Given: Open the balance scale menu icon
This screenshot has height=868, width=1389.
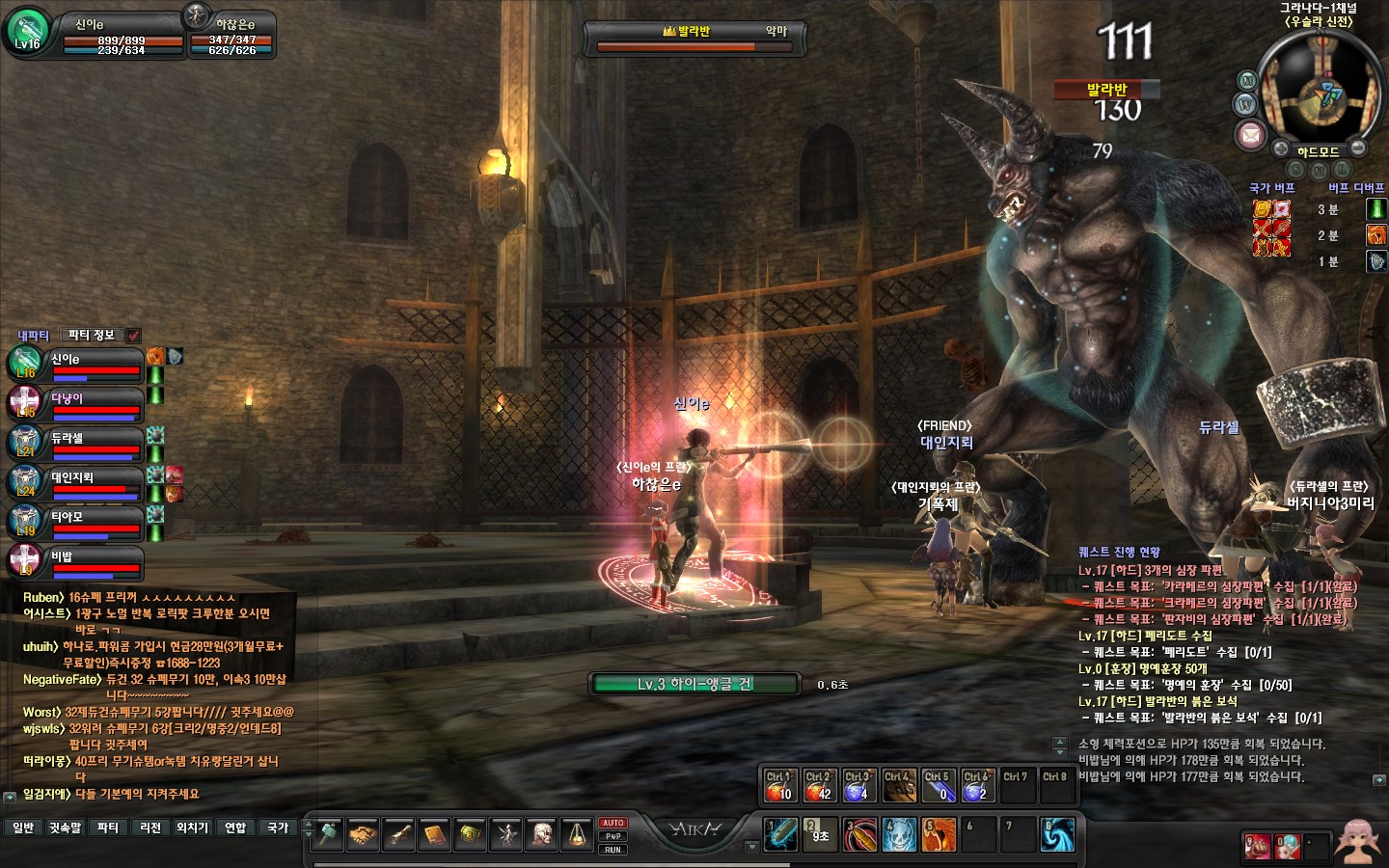Looking at the screenshot, I should pyautogui.click(x=577, y=834).
